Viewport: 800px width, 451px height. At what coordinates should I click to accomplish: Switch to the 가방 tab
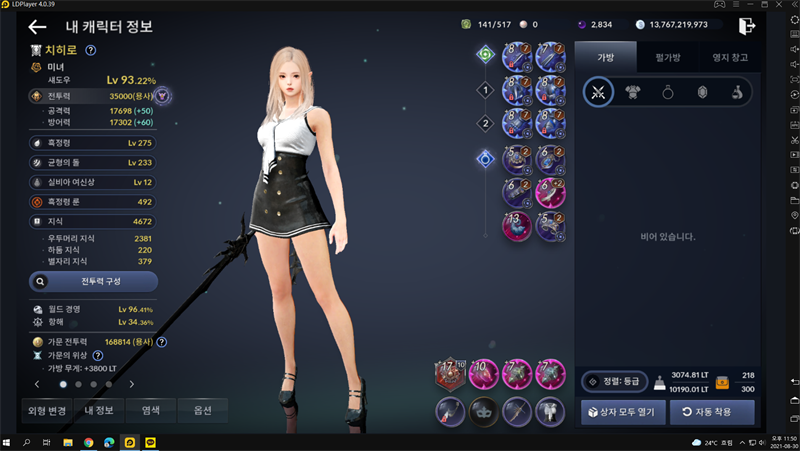click(606, 58)
